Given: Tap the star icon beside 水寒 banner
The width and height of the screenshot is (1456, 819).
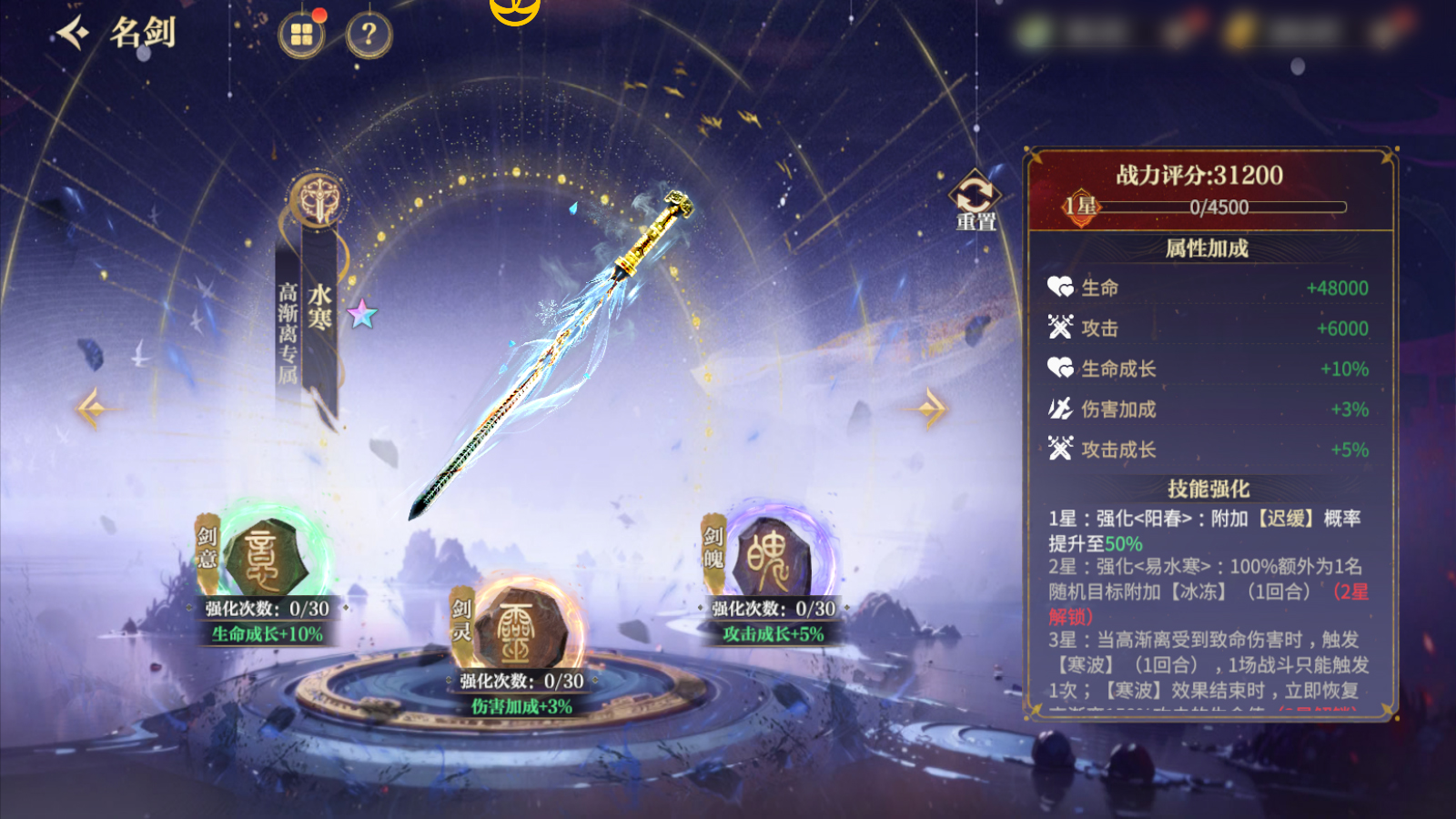Looking at the screenshot, I should (x=362, y=314).
